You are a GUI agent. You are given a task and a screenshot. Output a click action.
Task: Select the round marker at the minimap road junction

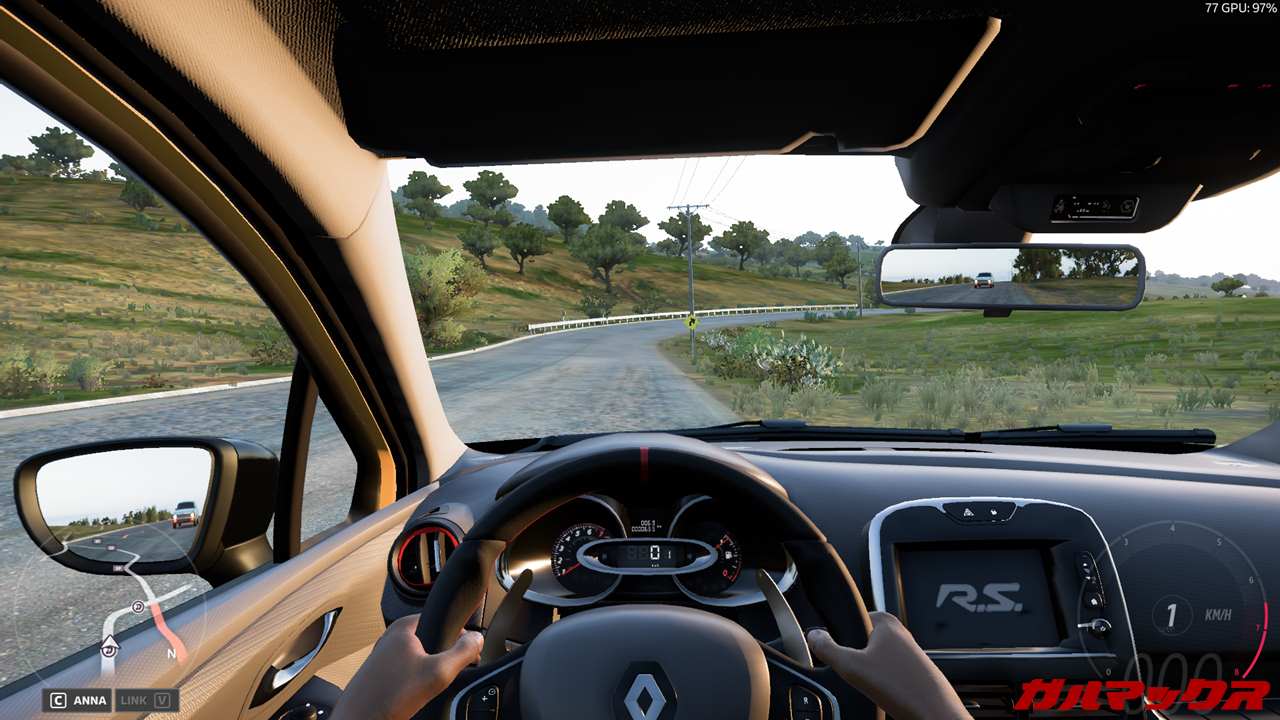[138, 606]
